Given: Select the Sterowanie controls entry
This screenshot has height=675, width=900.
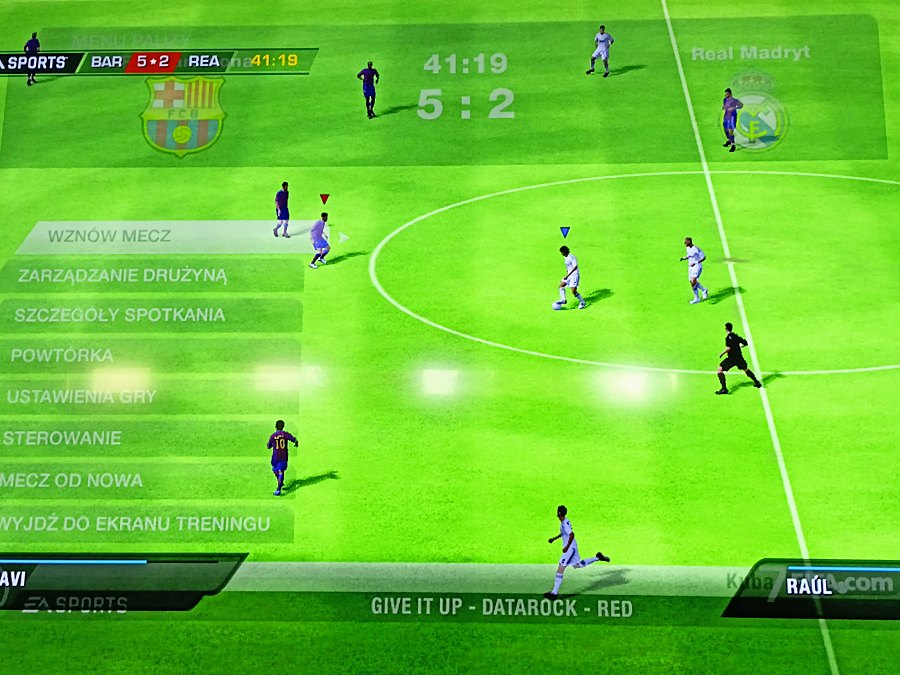Looking at the screenshot, I should coord(62,438).
